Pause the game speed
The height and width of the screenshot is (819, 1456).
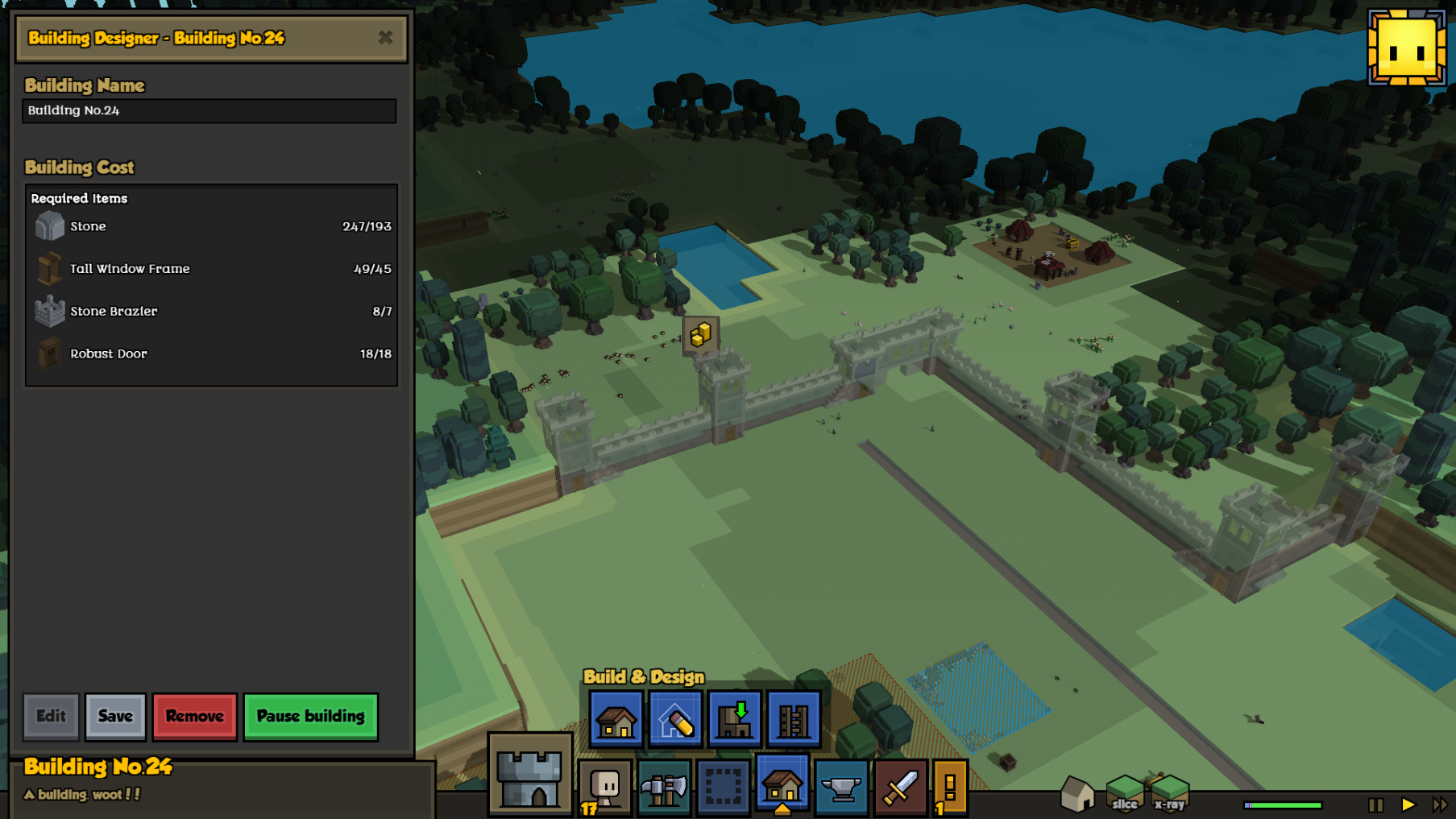point(1375,805)
